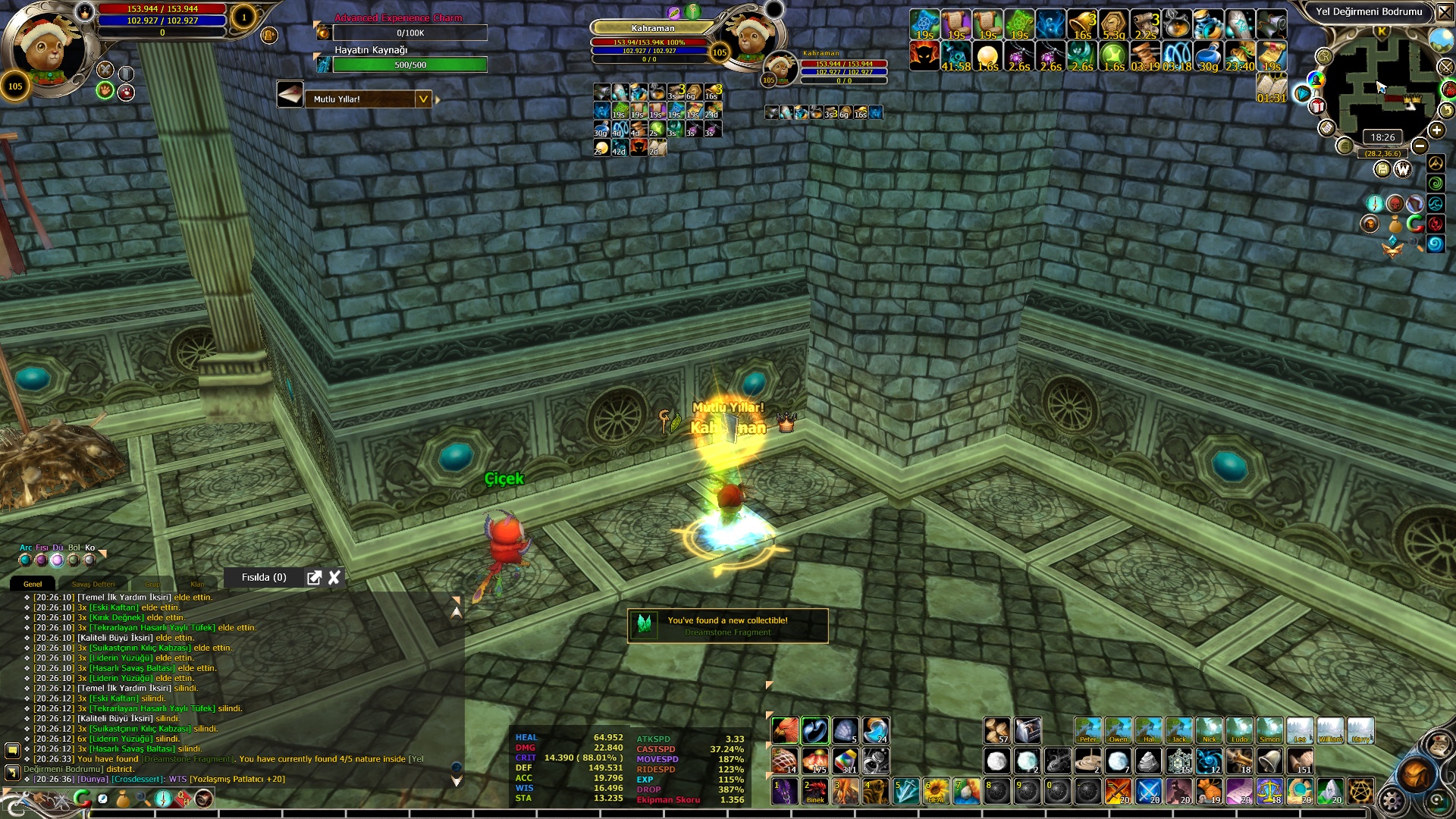Select the Genel chat tab
The image size is (1456, 819).
click(33, 584)
